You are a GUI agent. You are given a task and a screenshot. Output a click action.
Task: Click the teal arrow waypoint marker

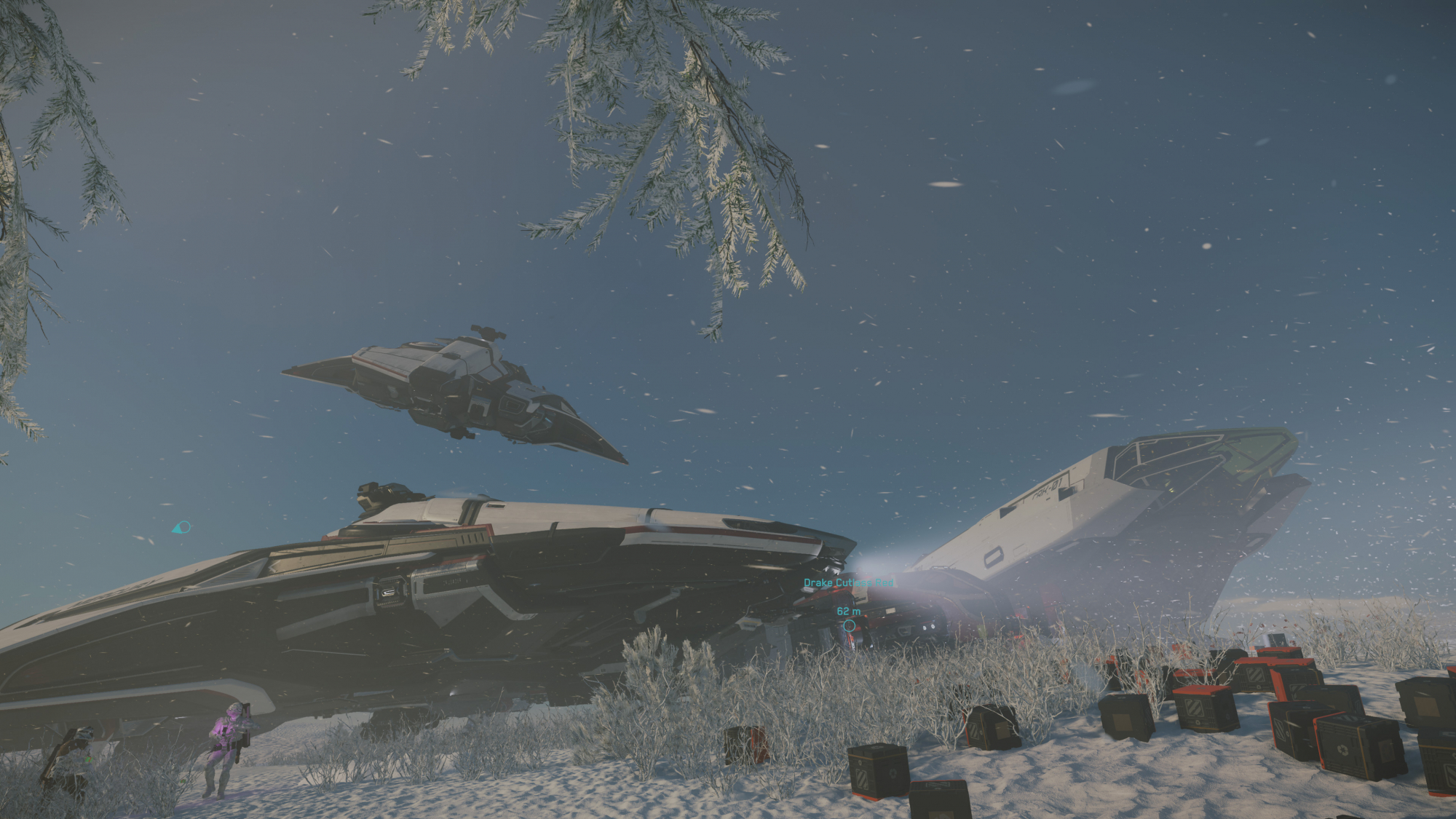(181, 527)
